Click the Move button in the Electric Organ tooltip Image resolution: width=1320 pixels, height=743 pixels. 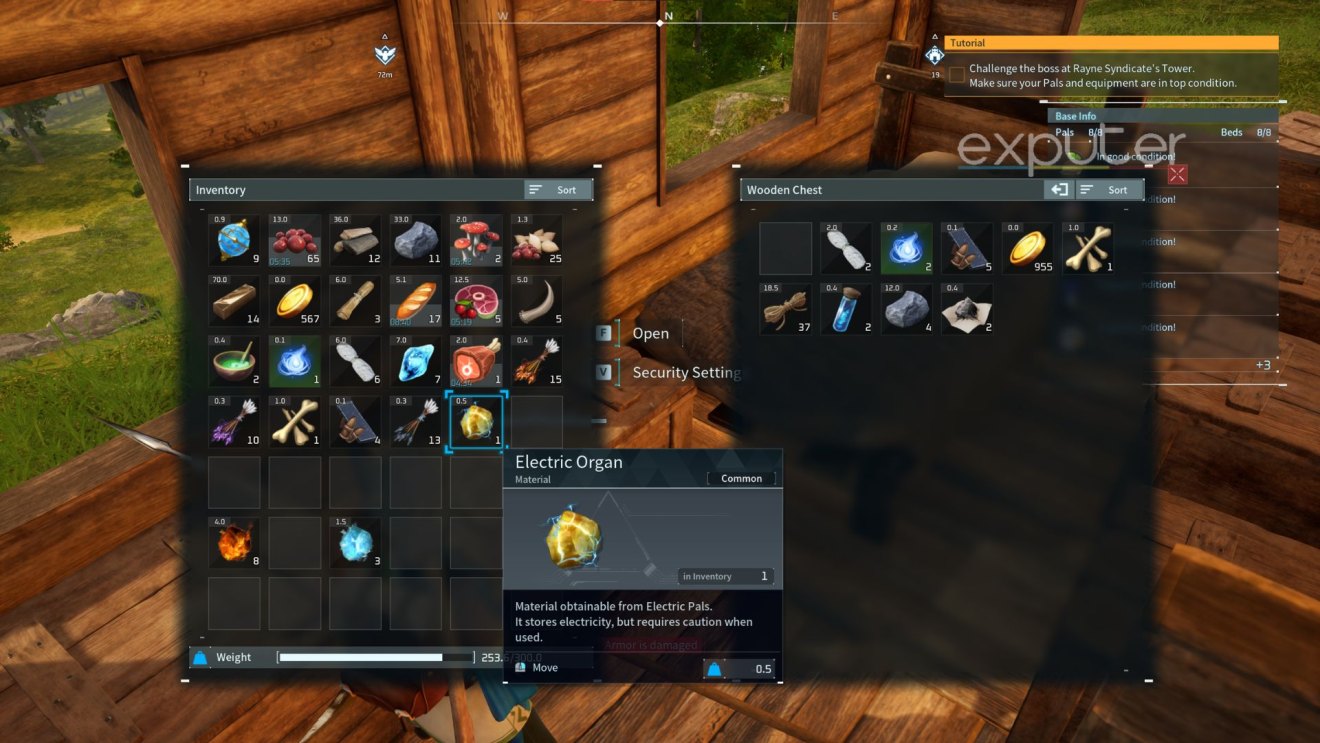(x=545, y=667)
